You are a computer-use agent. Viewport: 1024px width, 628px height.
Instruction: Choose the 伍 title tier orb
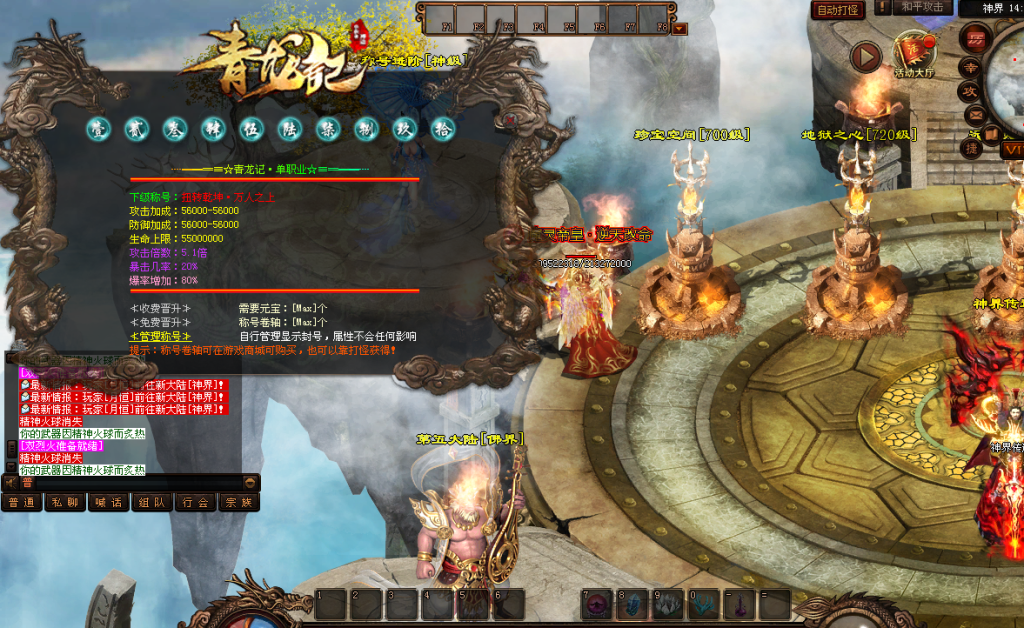click(x=251, y=129)
